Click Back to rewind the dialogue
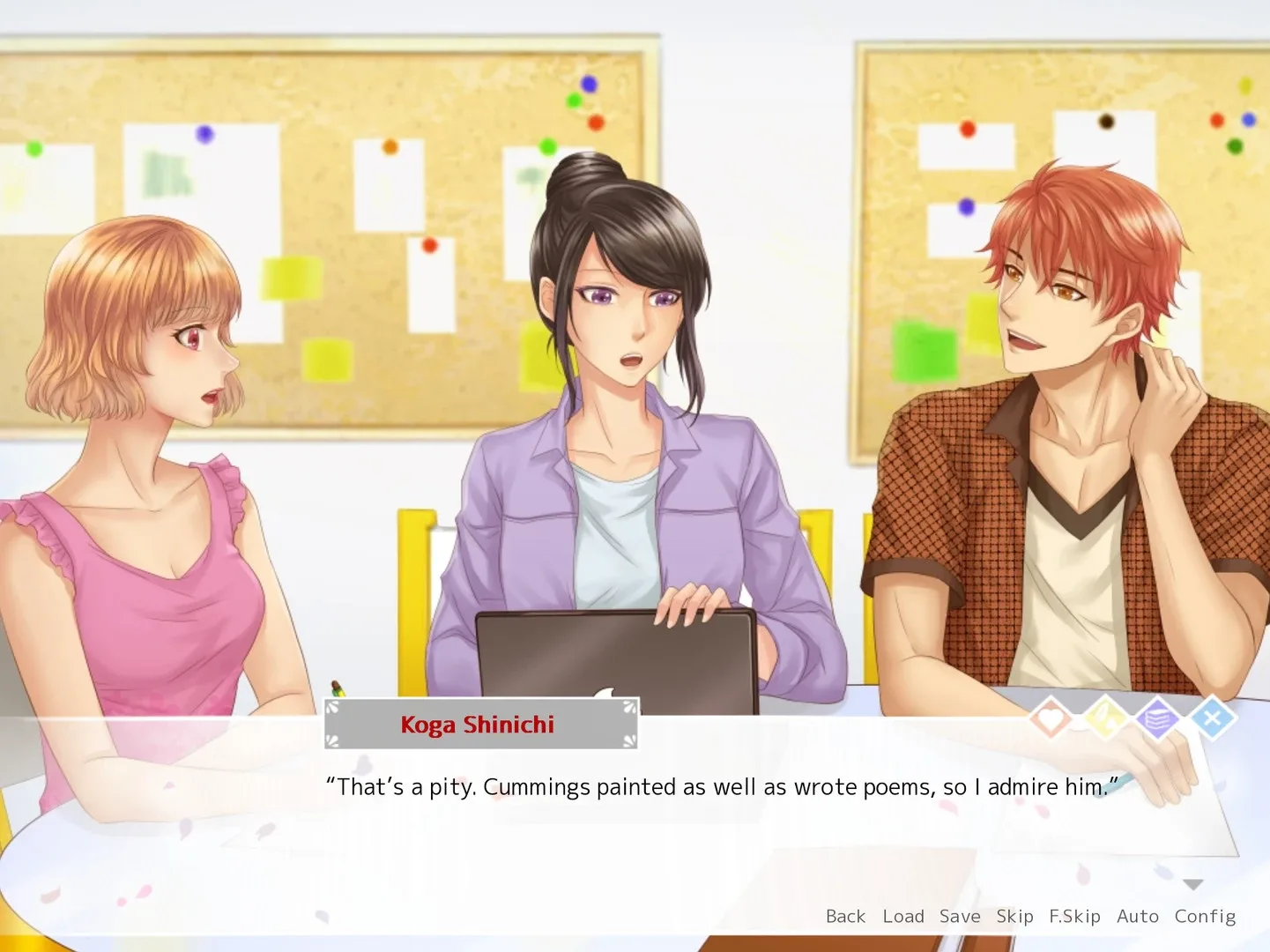Image resolution: width=1270 pixels, height=952 pixels. coord(845,916)
